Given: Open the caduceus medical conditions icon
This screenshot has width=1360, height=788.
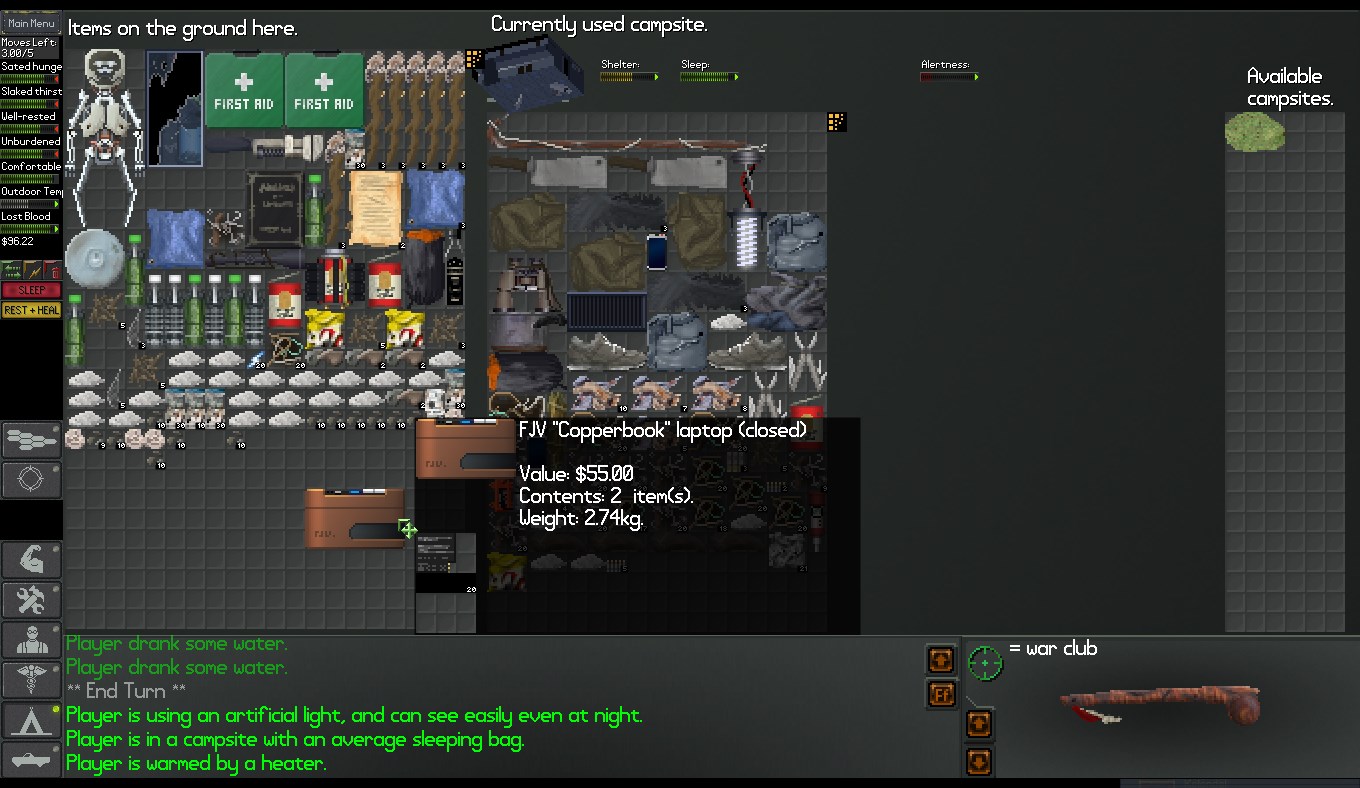Looking at the screenshot, I should (31, 681).
